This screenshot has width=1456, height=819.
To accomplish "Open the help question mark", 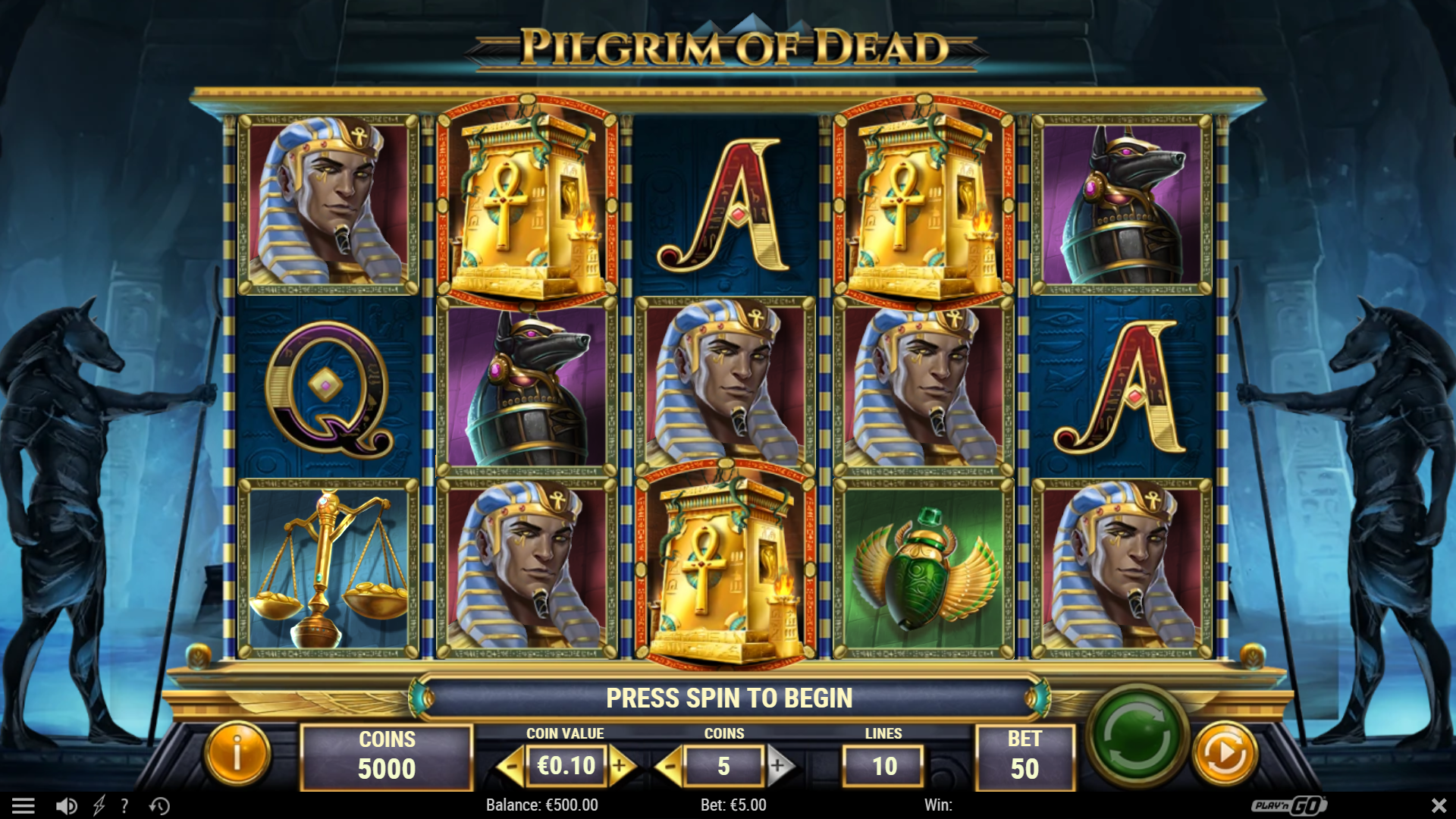I will click(124, 806).
